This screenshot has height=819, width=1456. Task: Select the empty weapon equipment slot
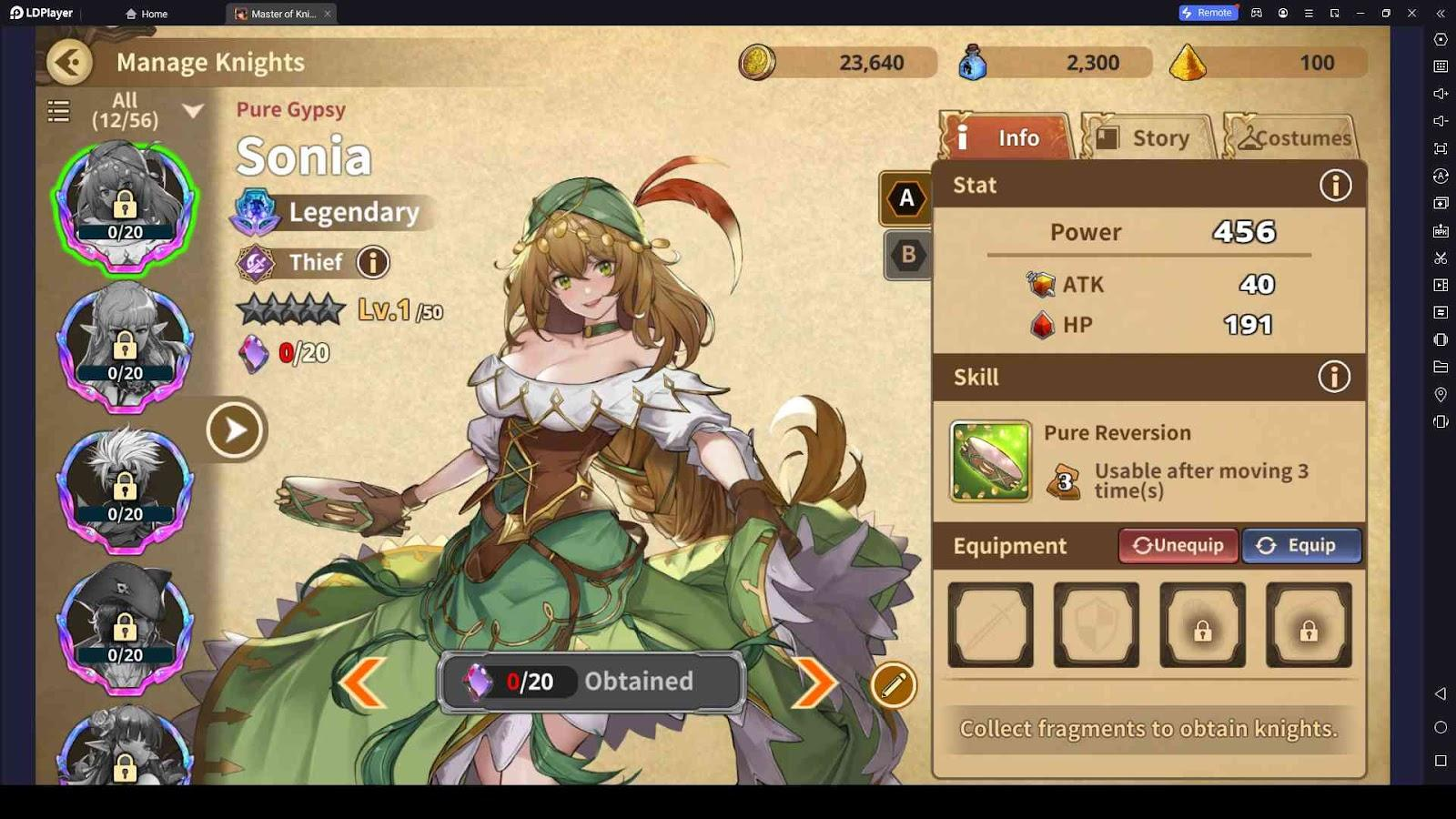tap(990, 625)
